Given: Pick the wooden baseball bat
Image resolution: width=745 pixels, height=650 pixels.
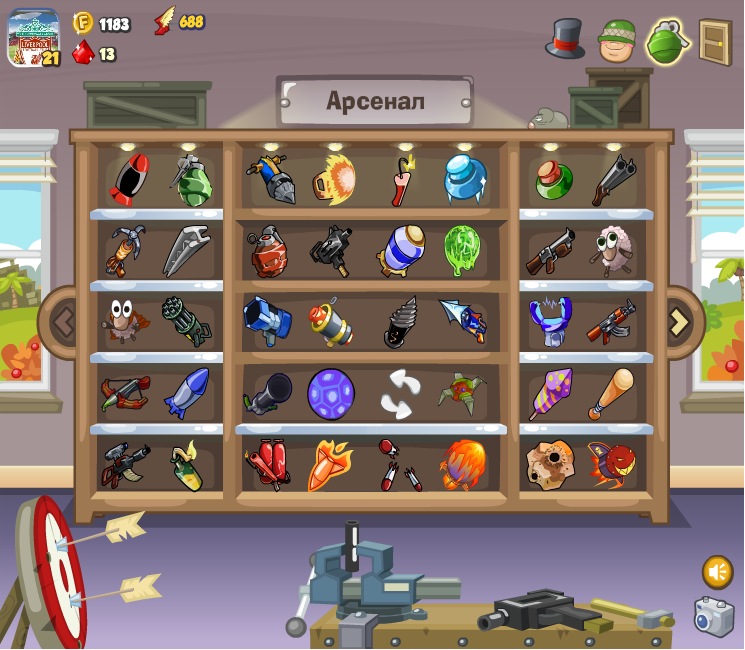Looking at the screenshot, I should (x=611, y=393).
